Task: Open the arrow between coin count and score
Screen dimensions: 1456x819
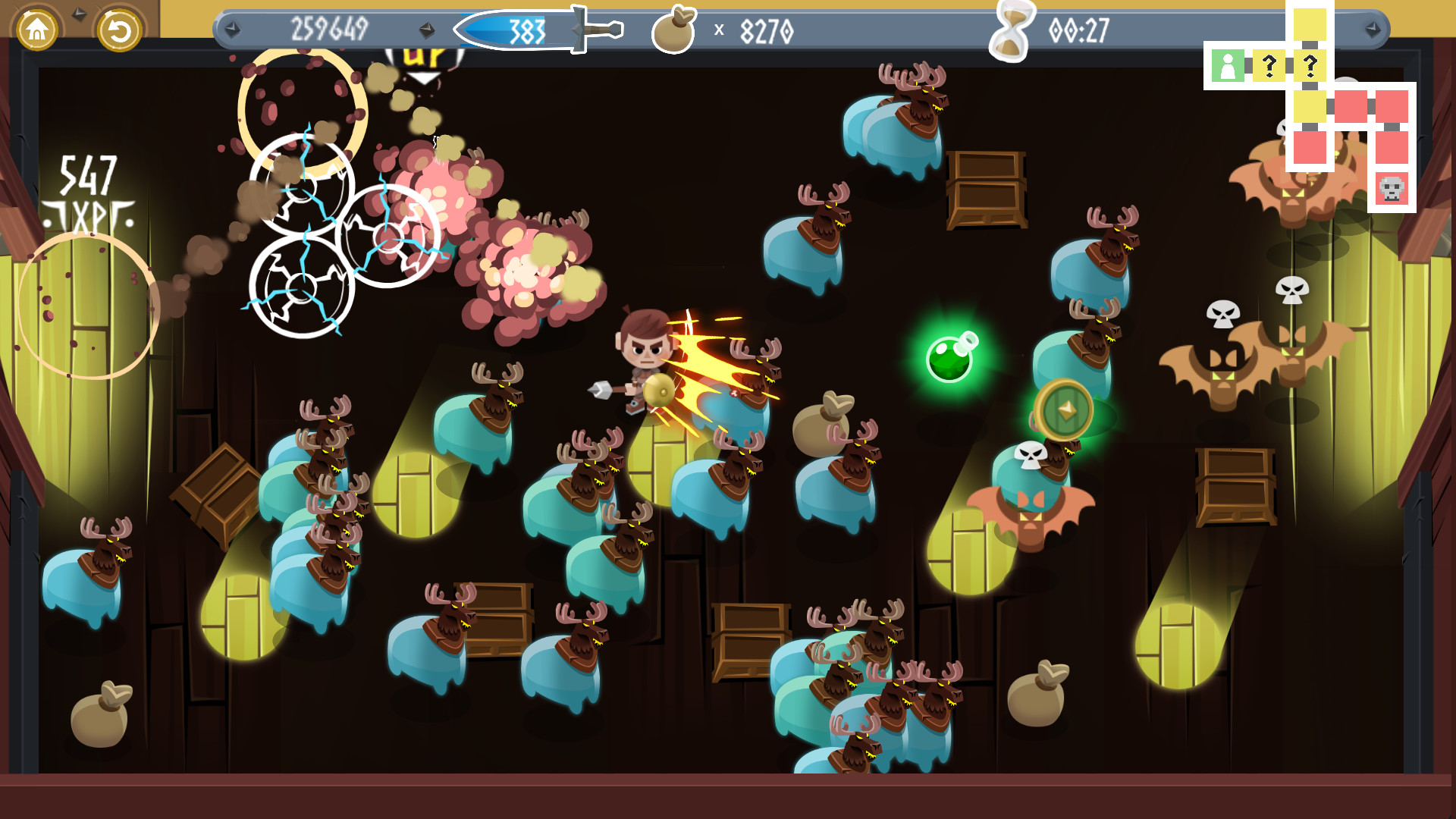Action: tap(427, 30)
